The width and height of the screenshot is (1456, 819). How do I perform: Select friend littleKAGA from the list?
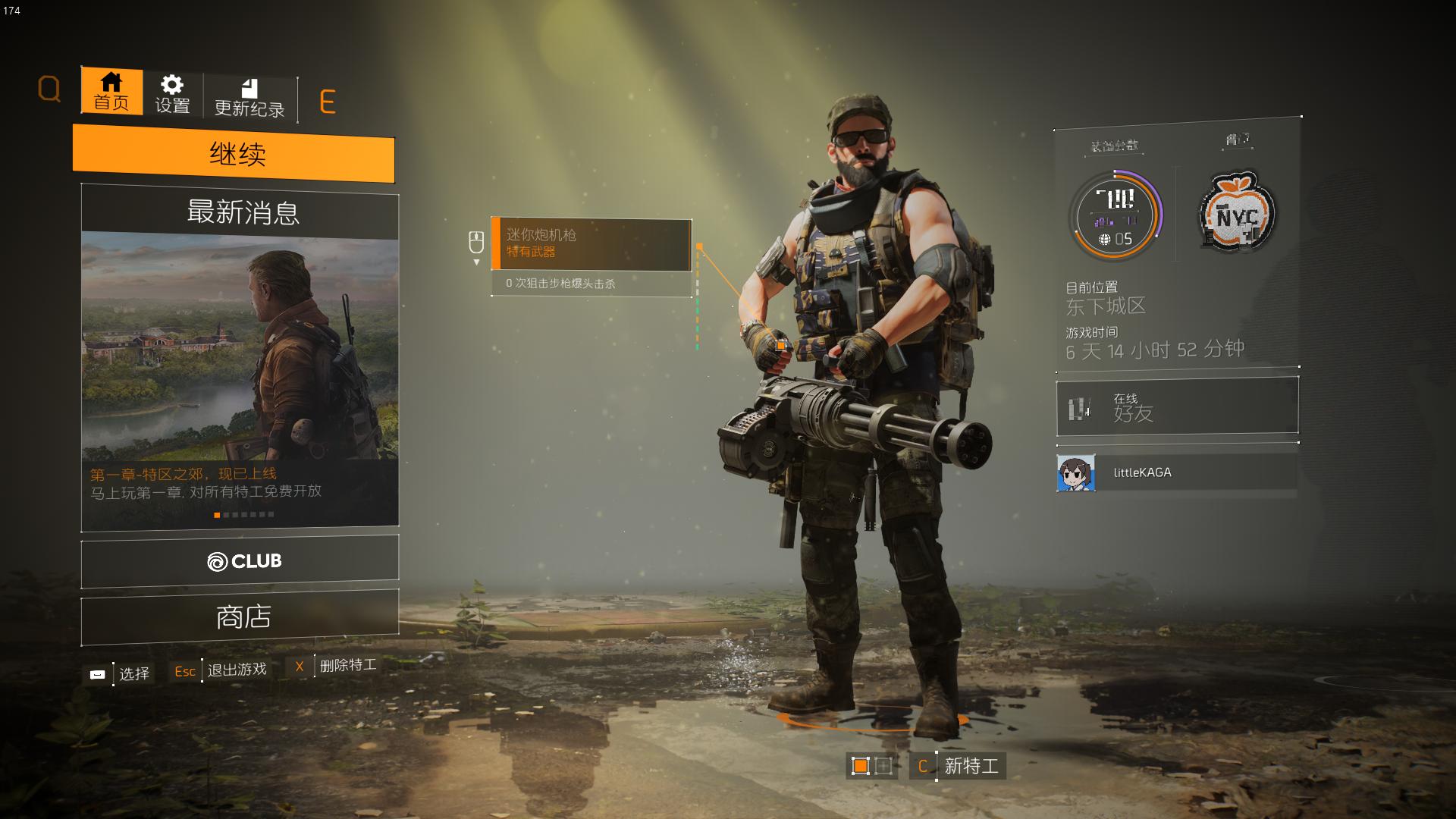pyautogui.click(x=1177, y=472)
